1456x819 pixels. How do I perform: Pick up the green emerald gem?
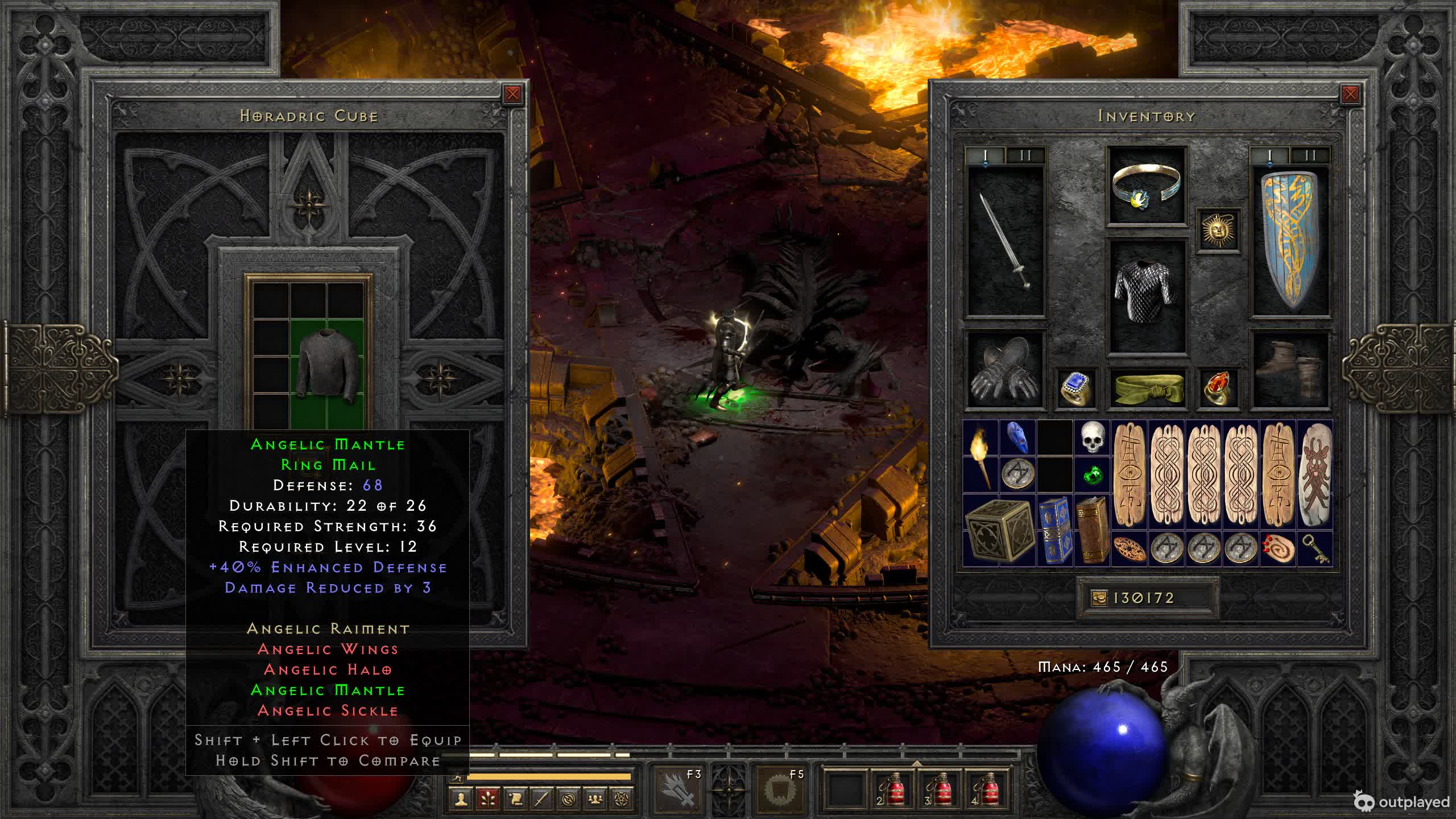click(1092, 474)
